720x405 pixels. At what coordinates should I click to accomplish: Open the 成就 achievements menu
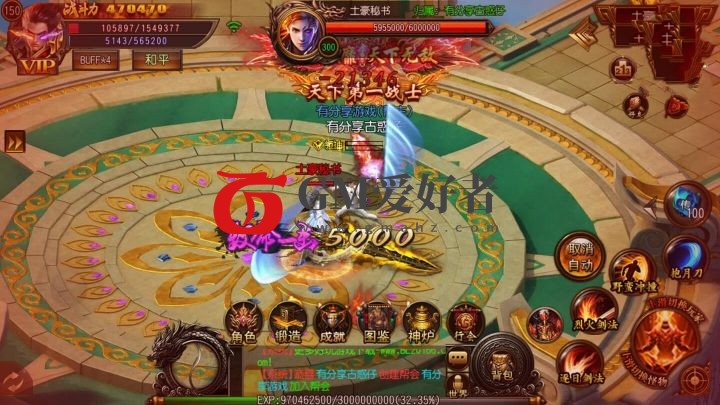point(331,320)
